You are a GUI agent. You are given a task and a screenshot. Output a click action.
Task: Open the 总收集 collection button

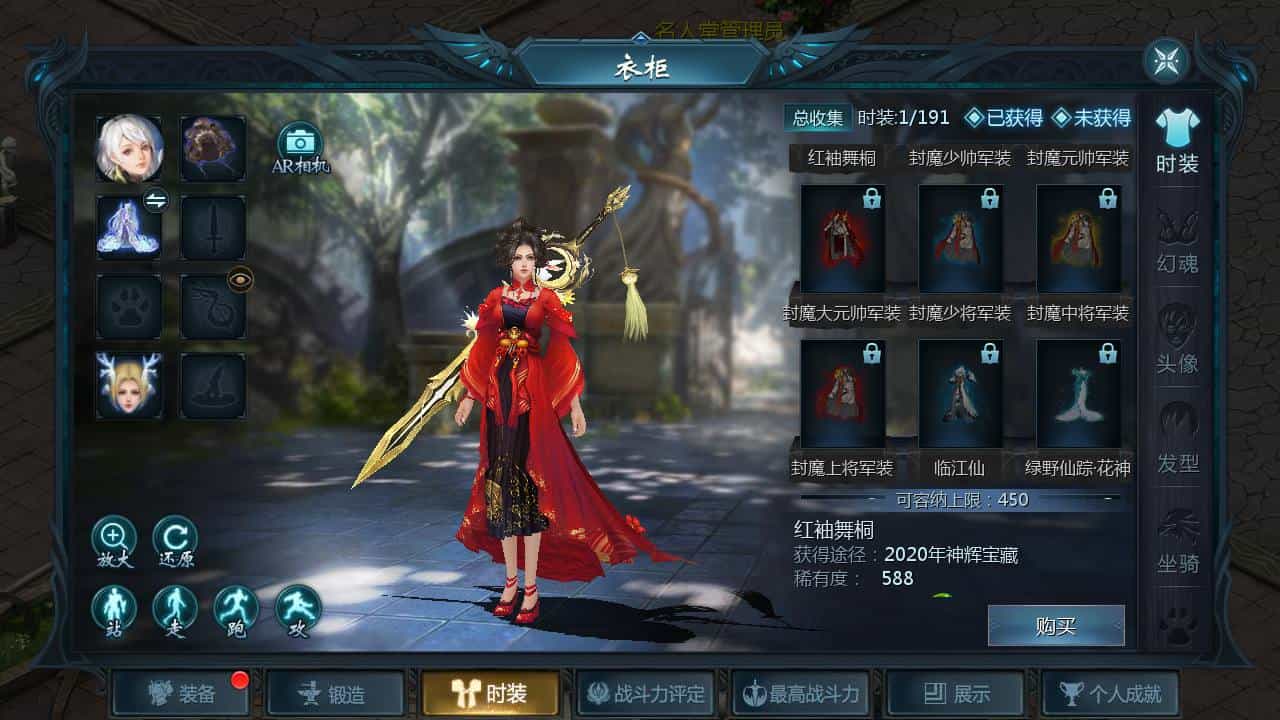(817, 118)
